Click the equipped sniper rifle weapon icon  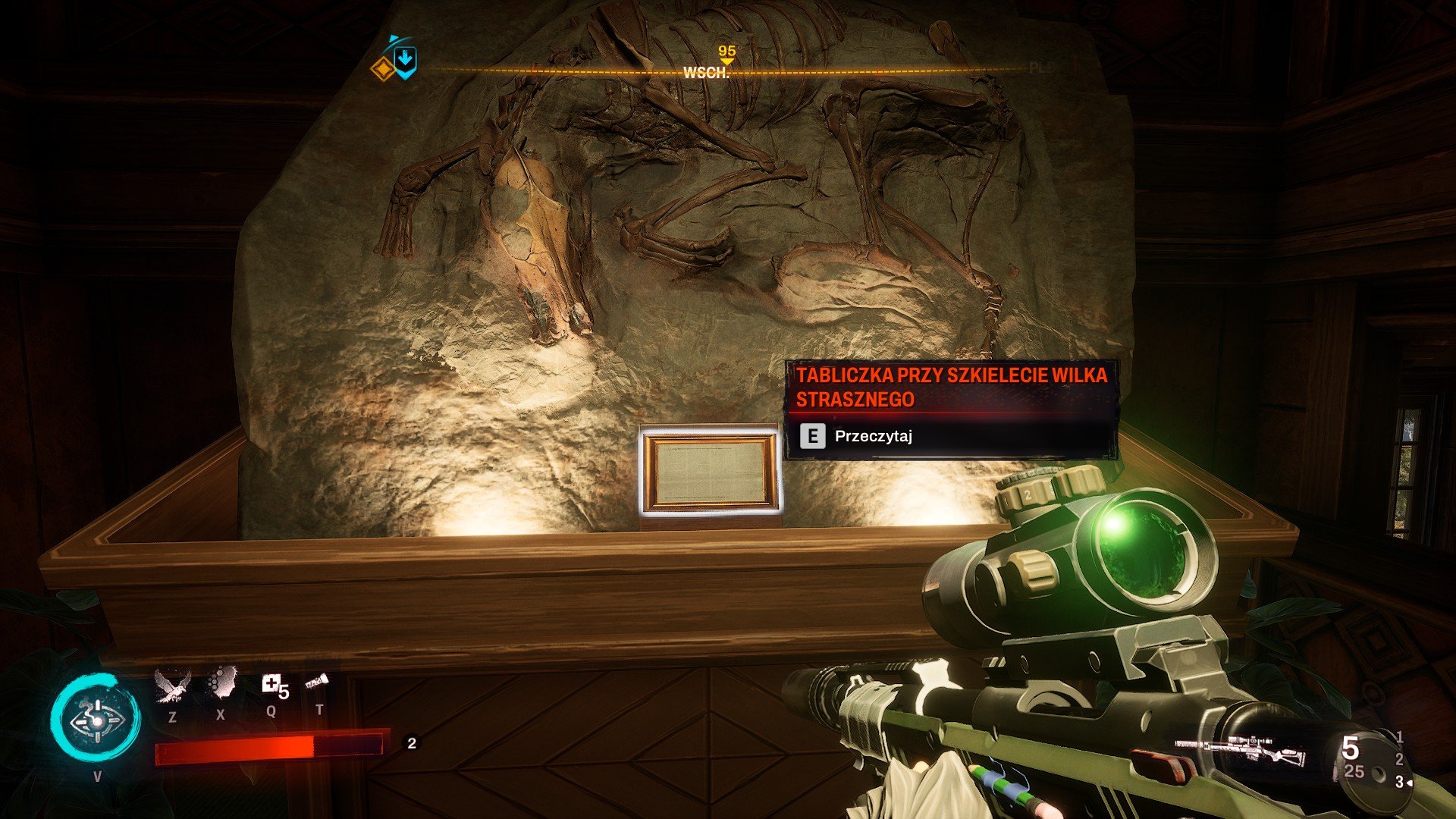coord(1241,749)
